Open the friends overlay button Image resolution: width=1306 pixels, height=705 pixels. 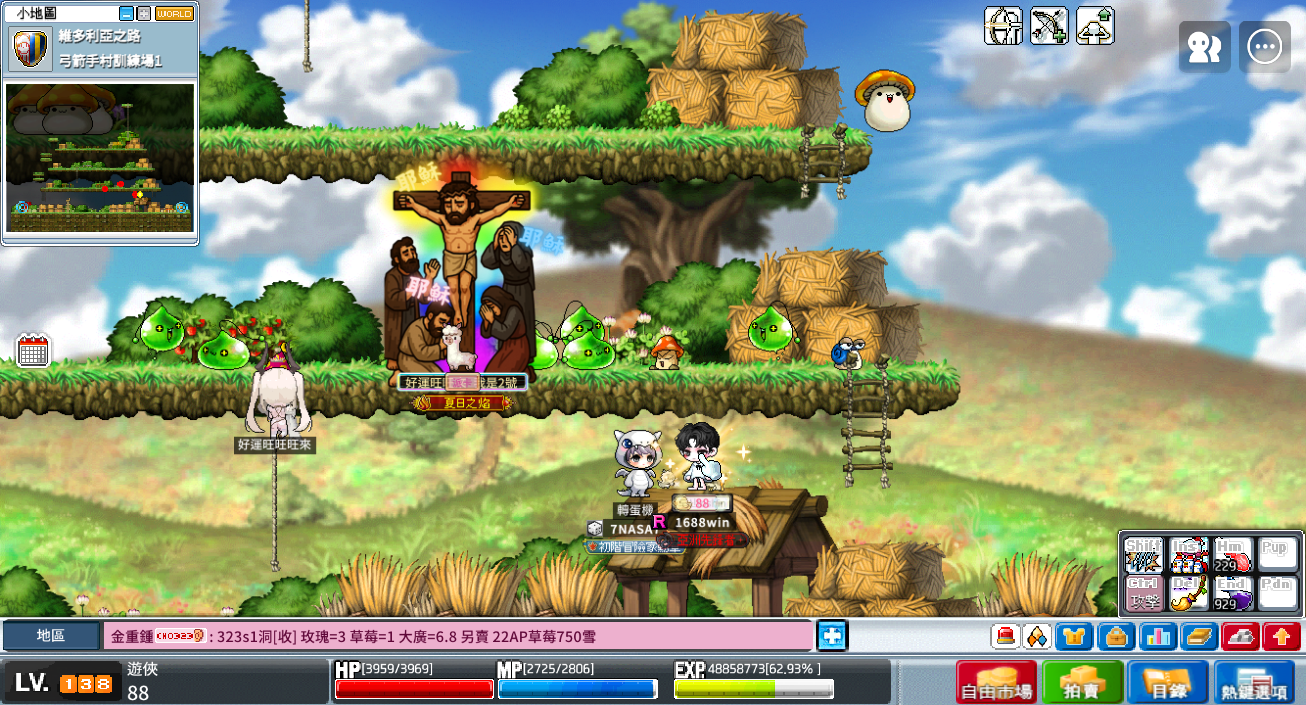(1204, 47)
